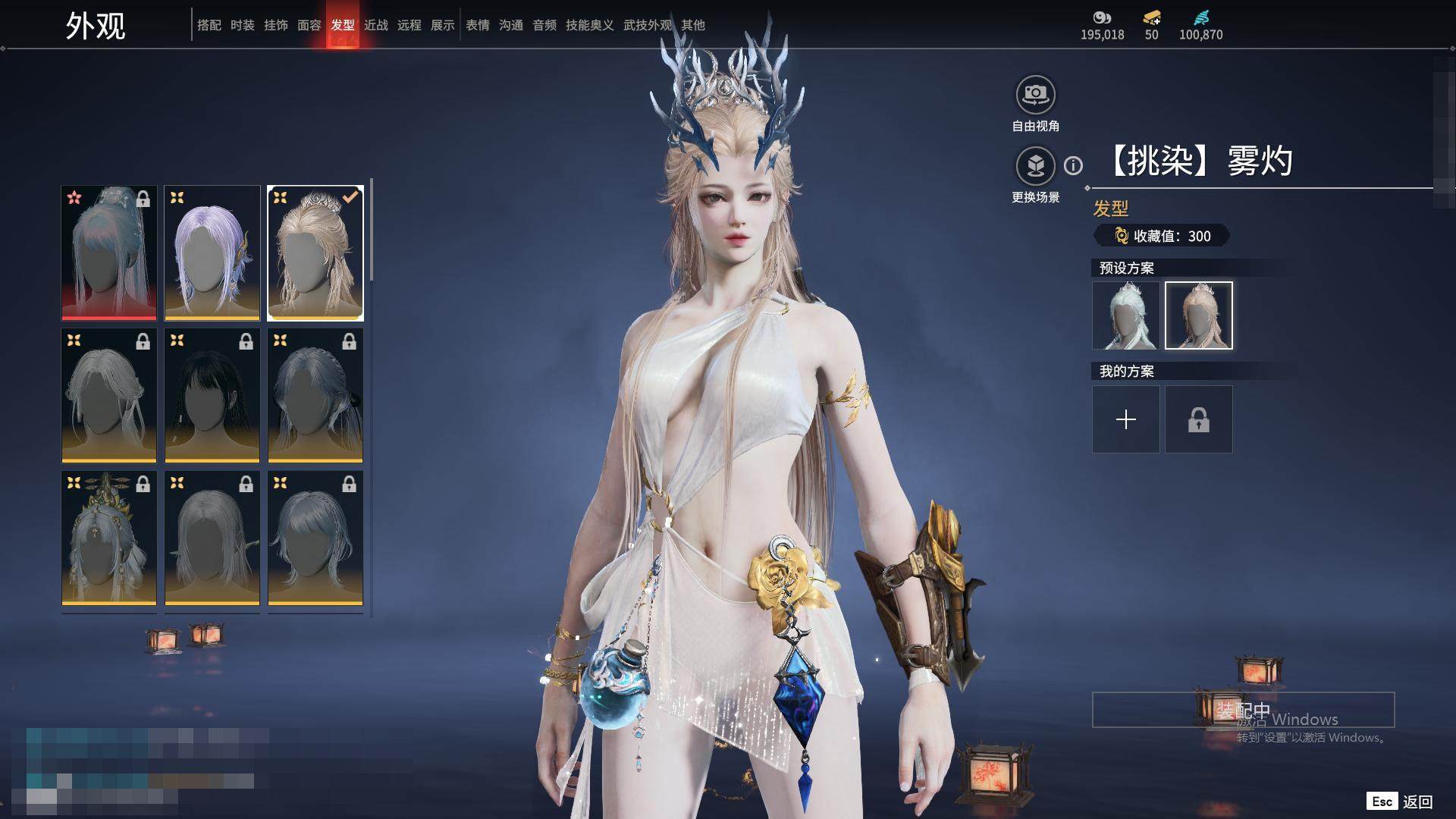Select the 挂饰 accessories tab

point(276,25)
